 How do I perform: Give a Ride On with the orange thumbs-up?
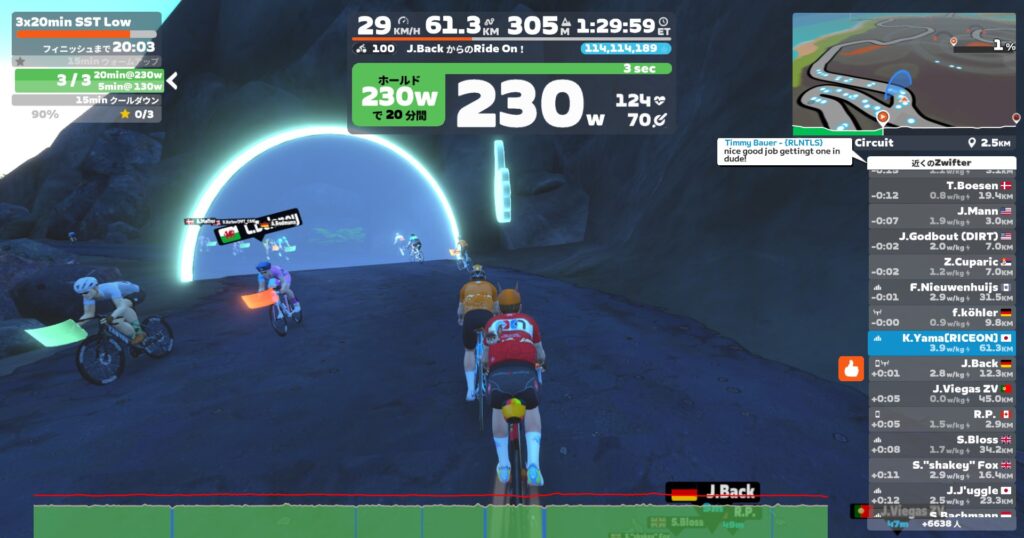click(x=851, y=368)
